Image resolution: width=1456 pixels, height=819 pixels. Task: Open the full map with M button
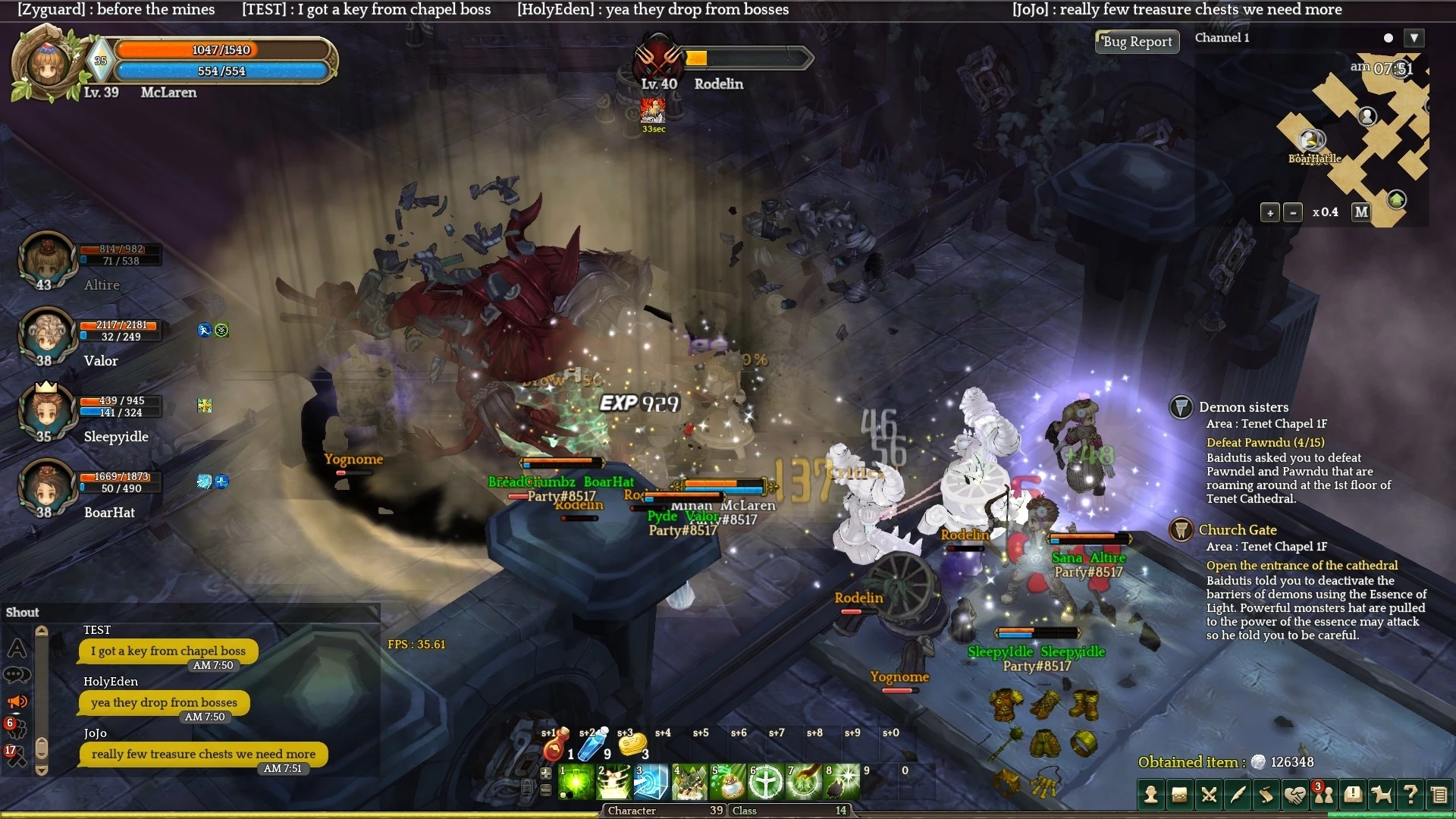1361,212
